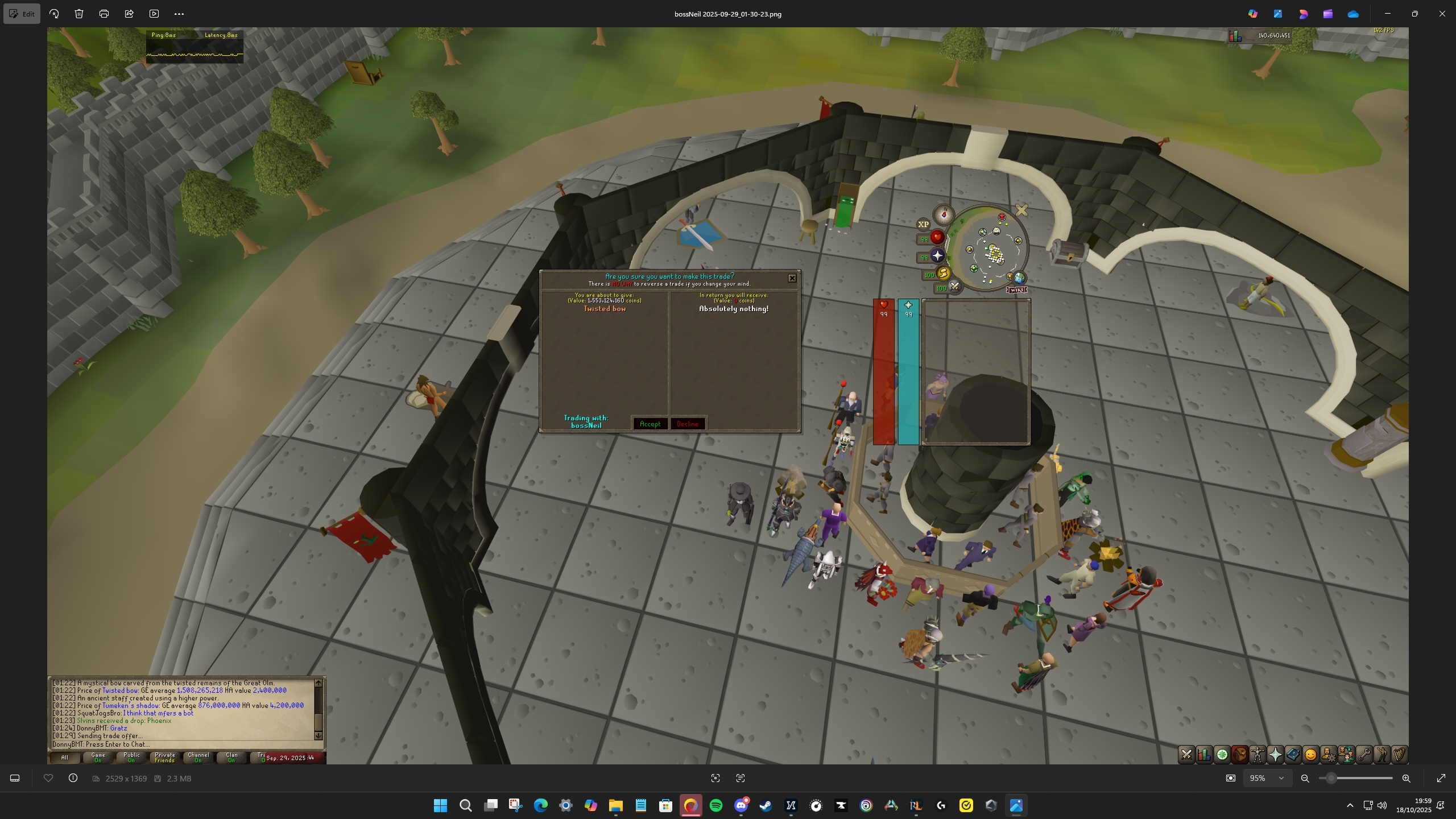Open the Wiki lookup banner
Screen dimensions: 1456x819
(1017, 290)
